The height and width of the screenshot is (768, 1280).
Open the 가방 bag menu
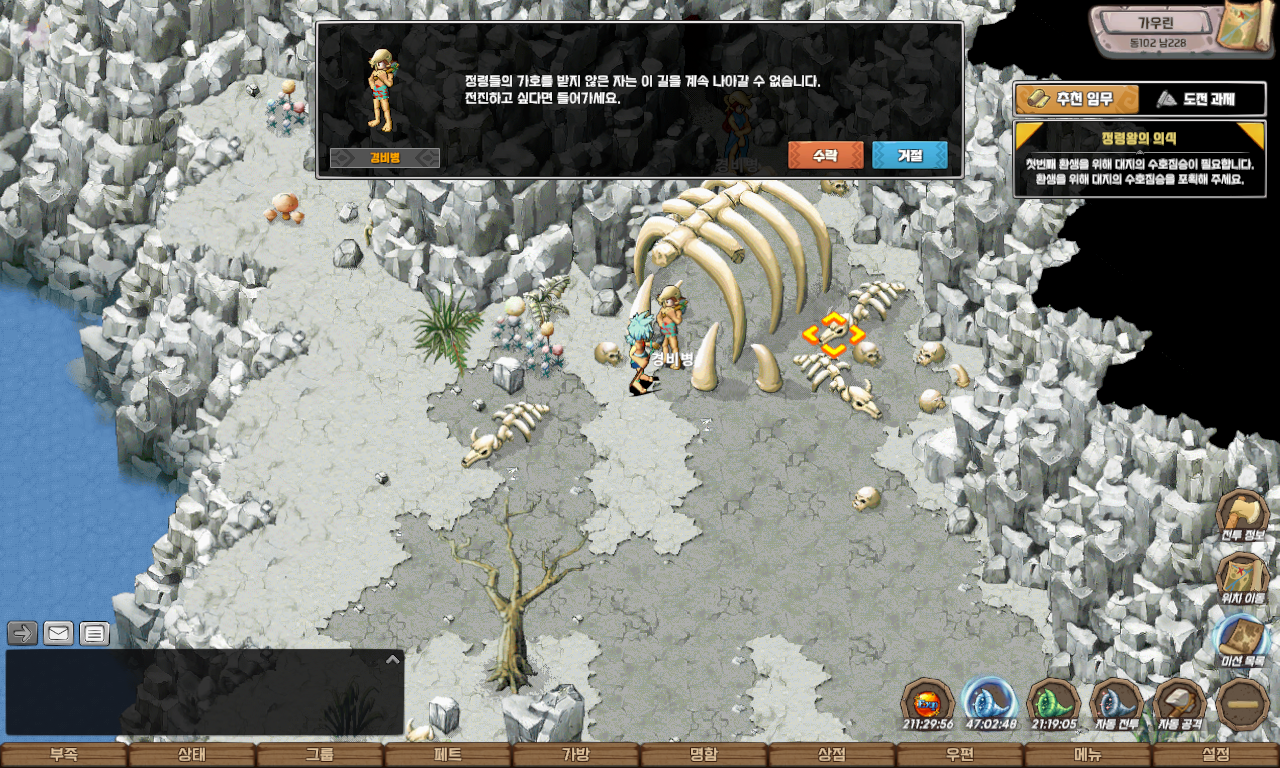[x=576, y=755]
